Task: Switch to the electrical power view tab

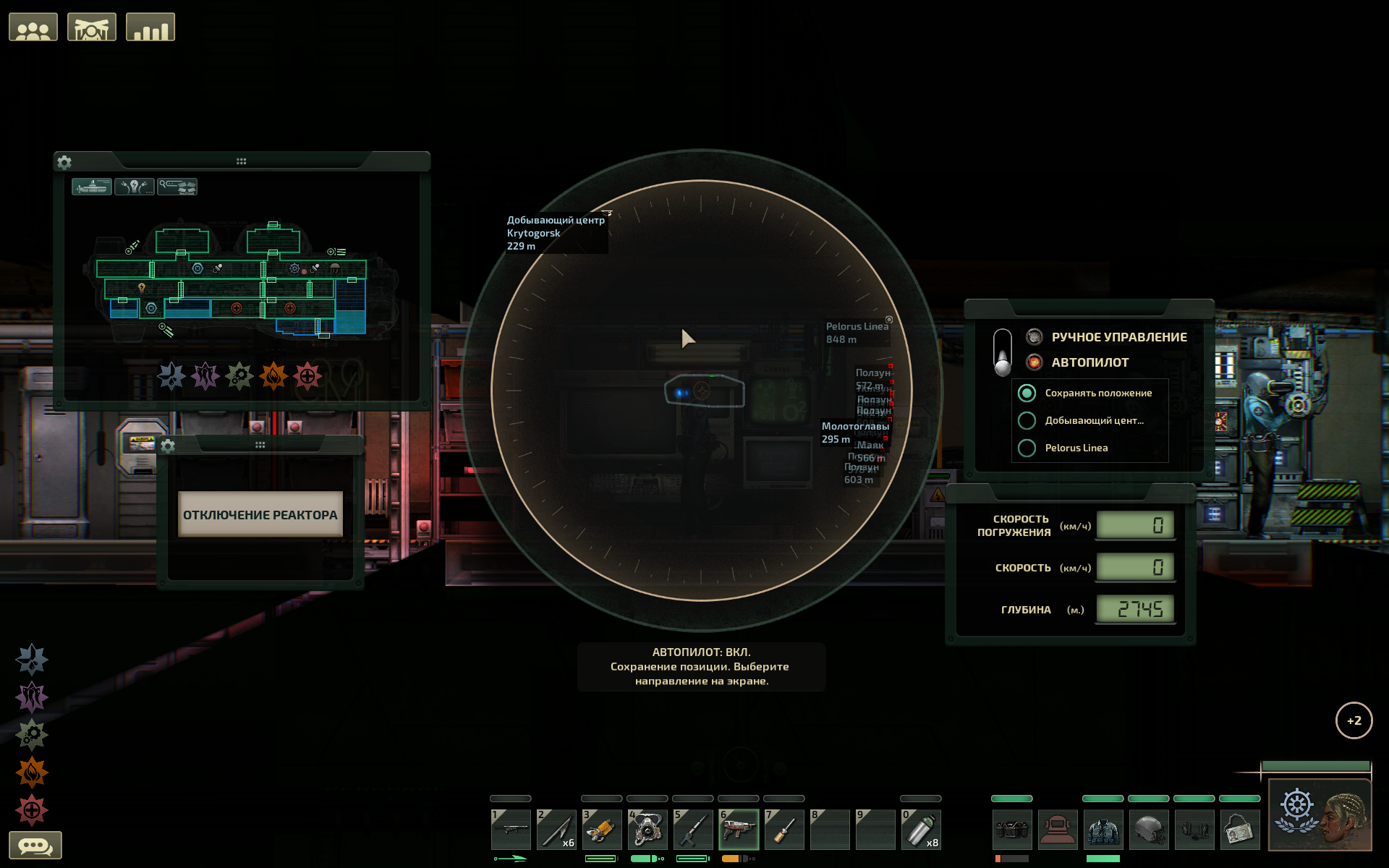Action: pos(135,187)
